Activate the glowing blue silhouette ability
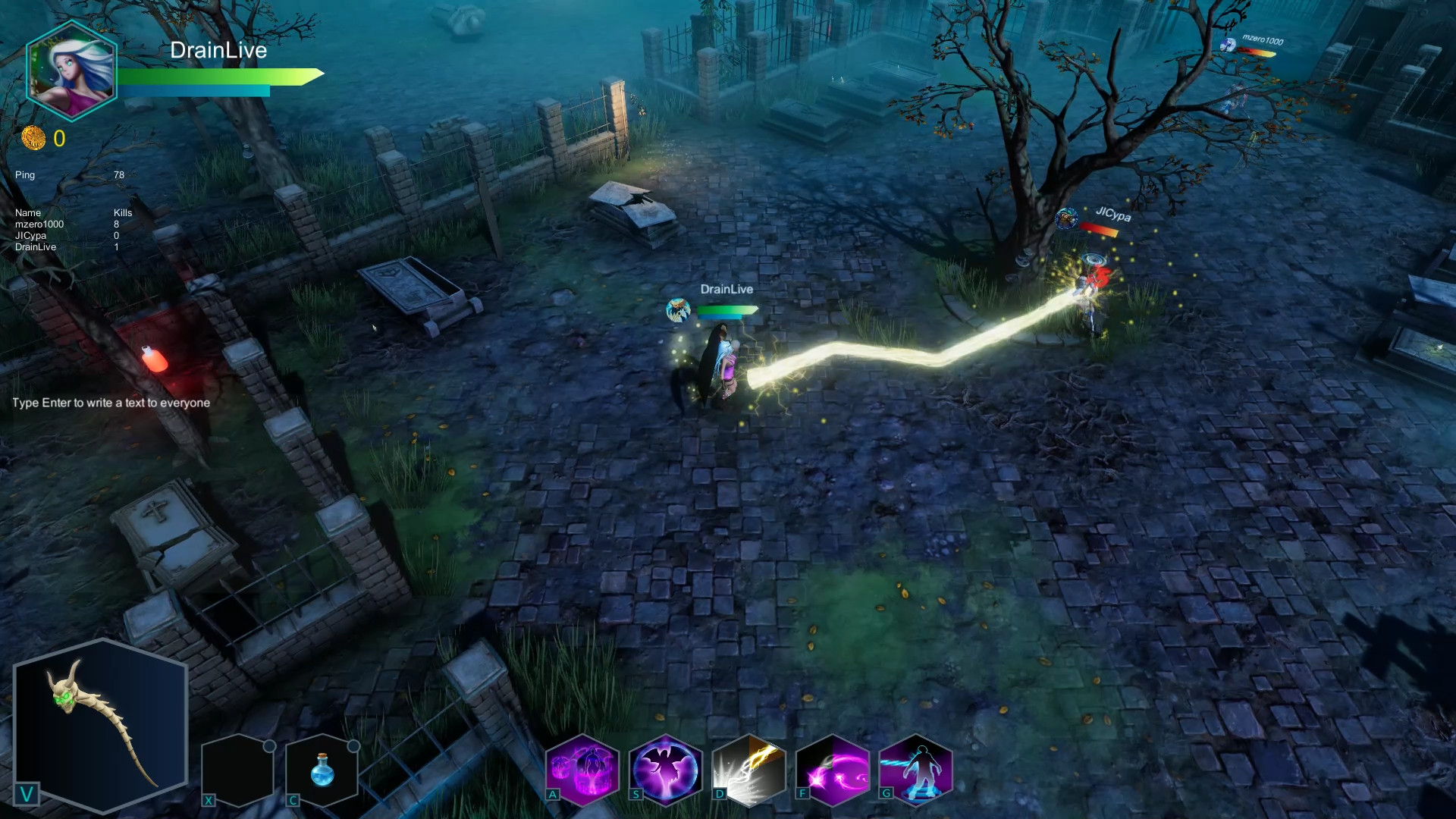The width and height of the screenshot is (1456, 819). (x=916, y=769)
